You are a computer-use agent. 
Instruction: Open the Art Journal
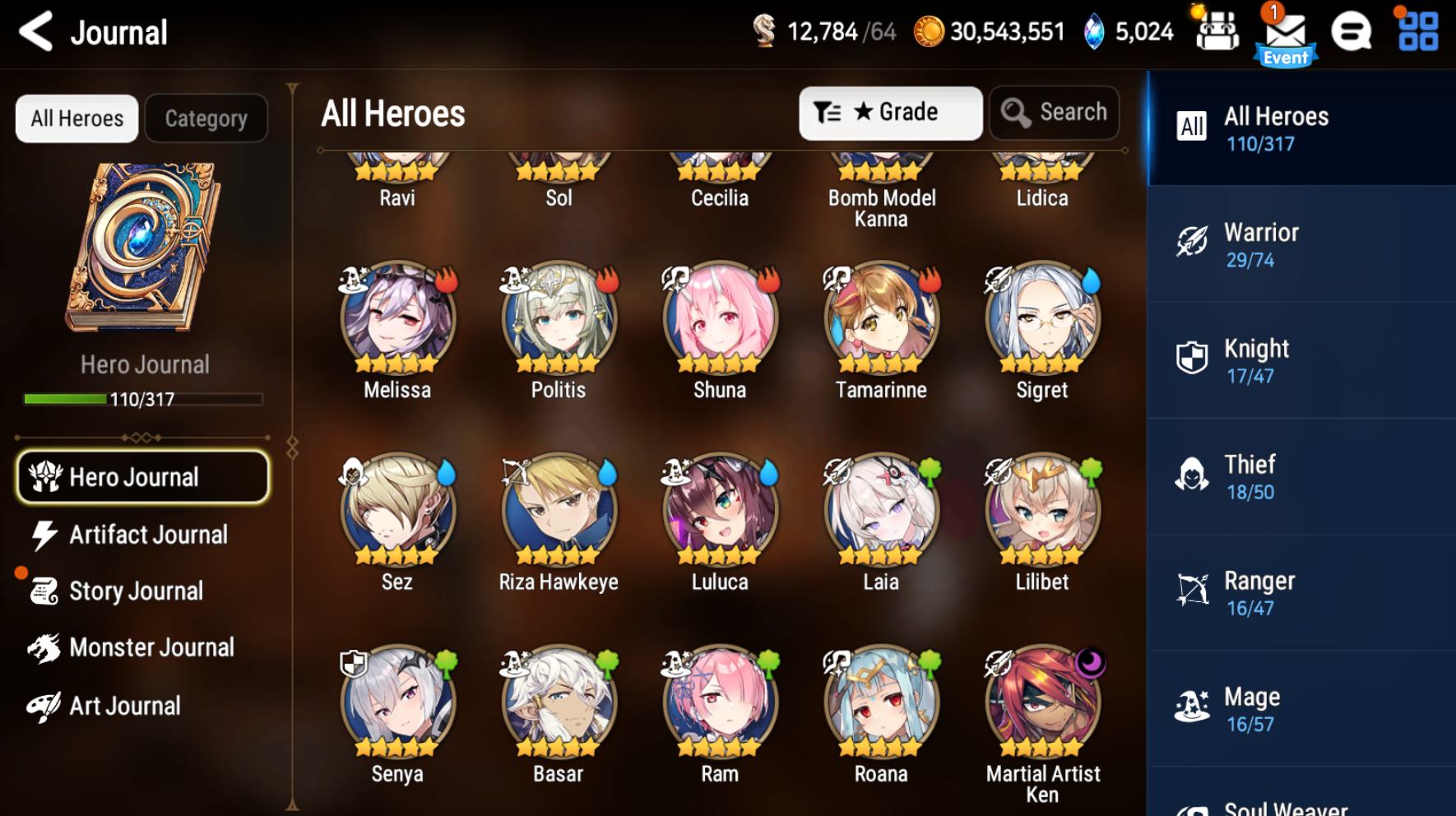(x=123, y=705)
